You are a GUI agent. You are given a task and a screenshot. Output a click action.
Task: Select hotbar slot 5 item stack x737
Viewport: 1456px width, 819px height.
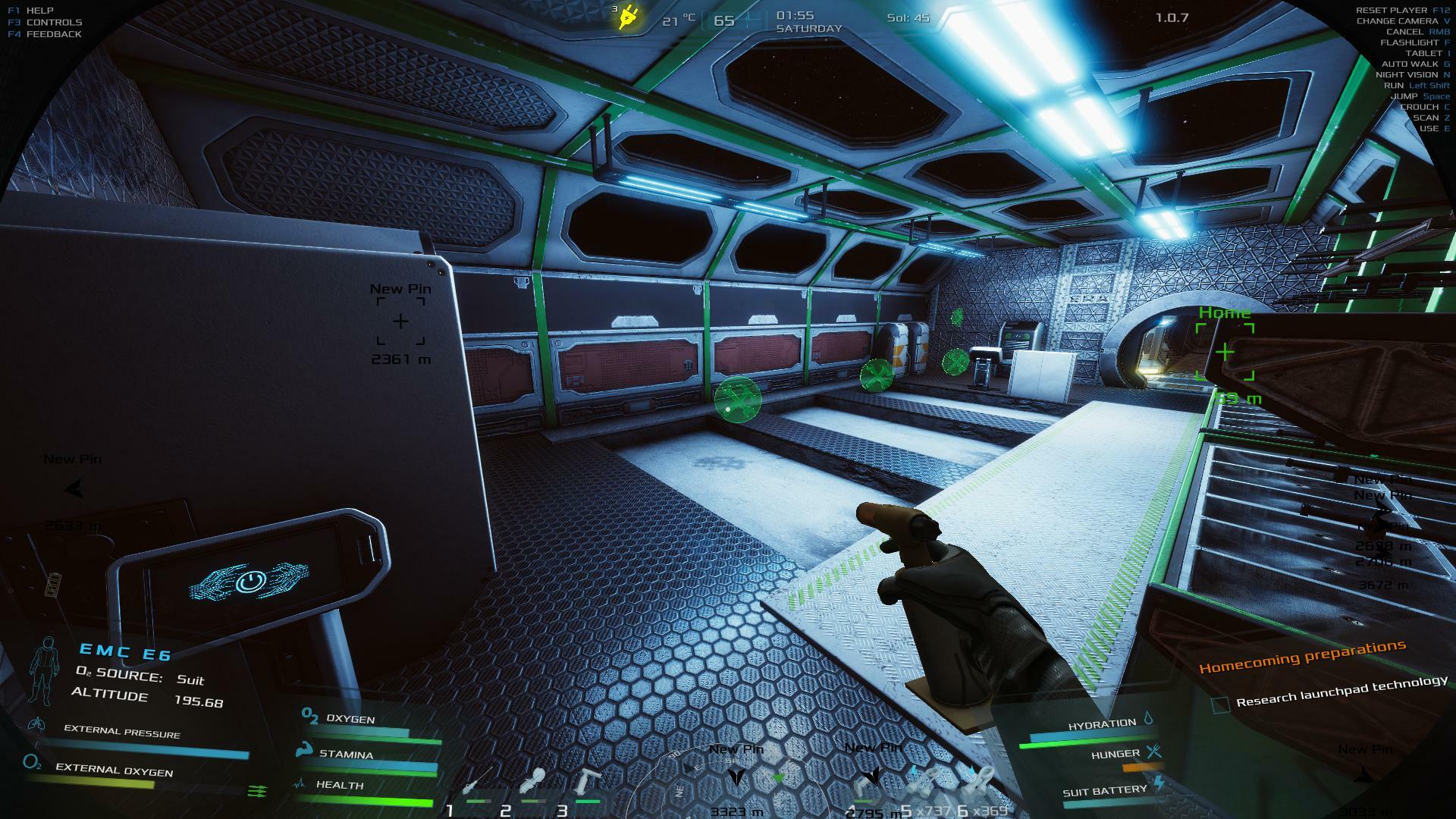924,781
